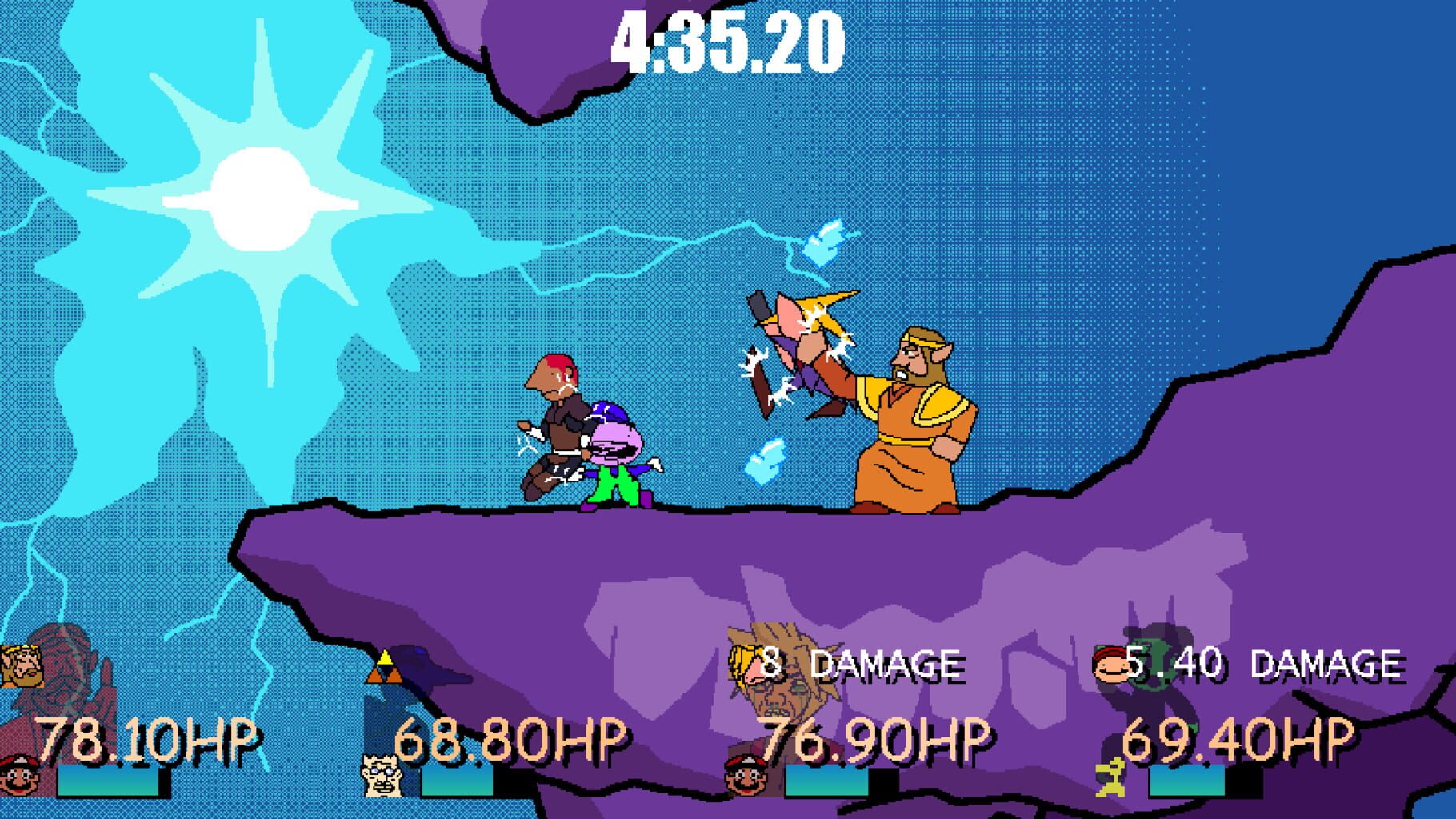Expand the match timer showing 4:35.20
Screen dimensions: 1456x819
(x=728, y=40)
